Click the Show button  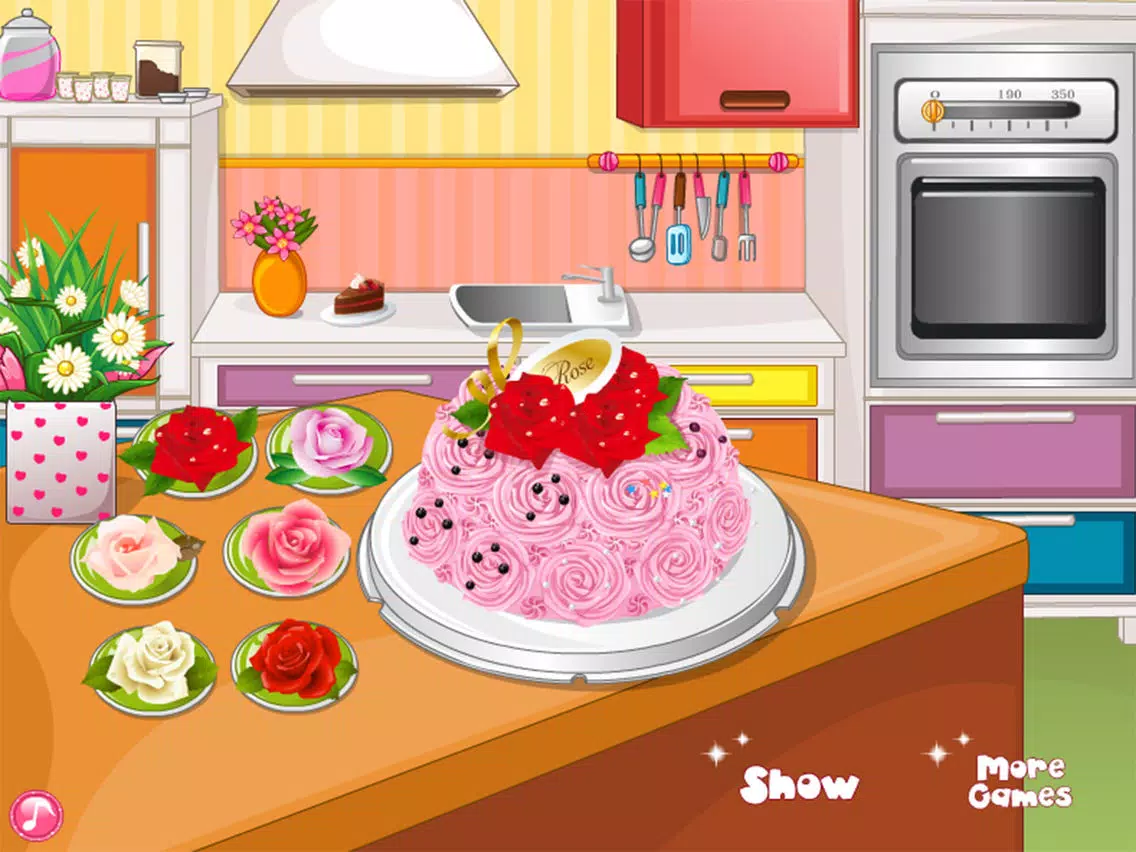pyautogui.click(x=799, y=785)
